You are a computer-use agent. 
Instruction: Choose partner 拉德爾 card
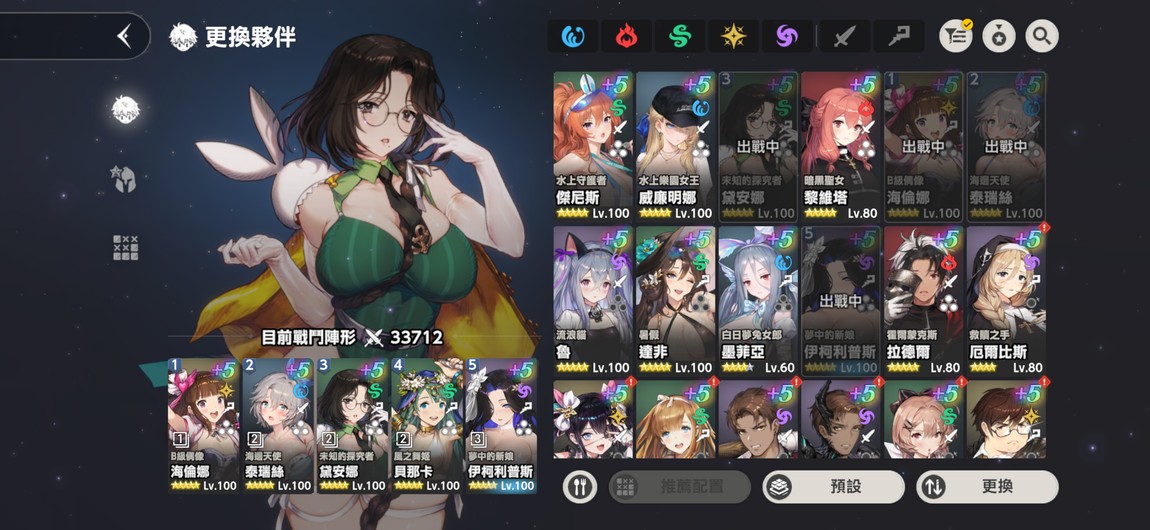coord(924,300)
